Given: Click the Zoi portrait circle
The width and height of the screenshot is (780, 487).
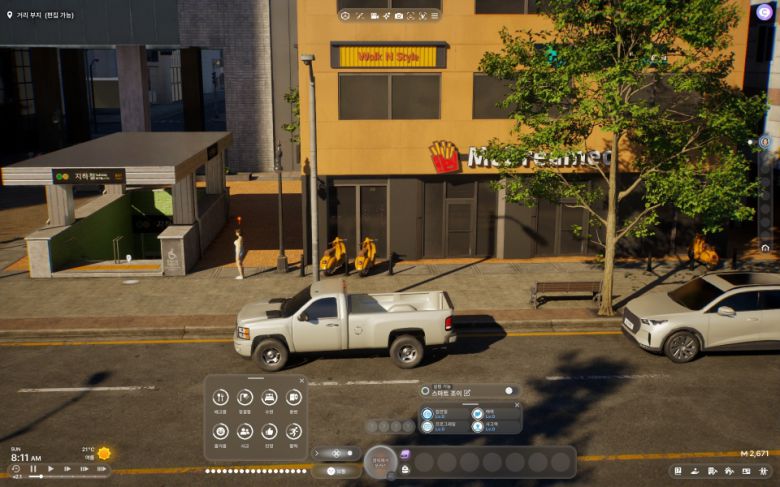Looking at the screenshot, I should tap(380, 462).
